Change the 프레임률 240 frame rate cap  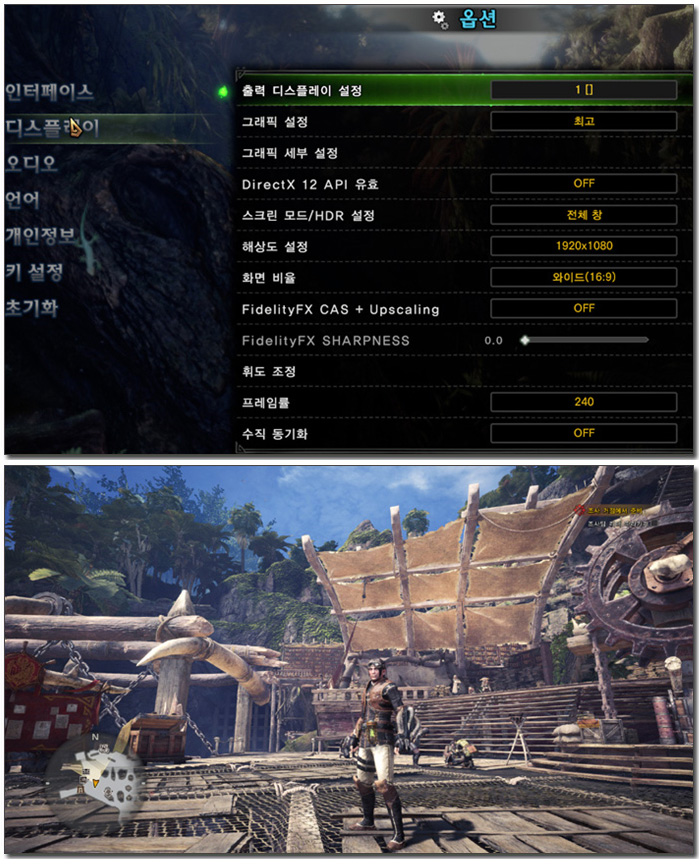click(583, 402)
